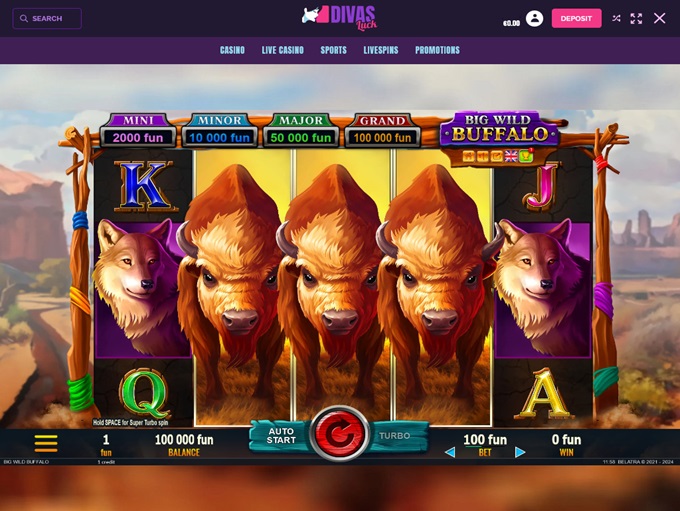
Task: Click the Search field
Action: [x=47, y=18]
